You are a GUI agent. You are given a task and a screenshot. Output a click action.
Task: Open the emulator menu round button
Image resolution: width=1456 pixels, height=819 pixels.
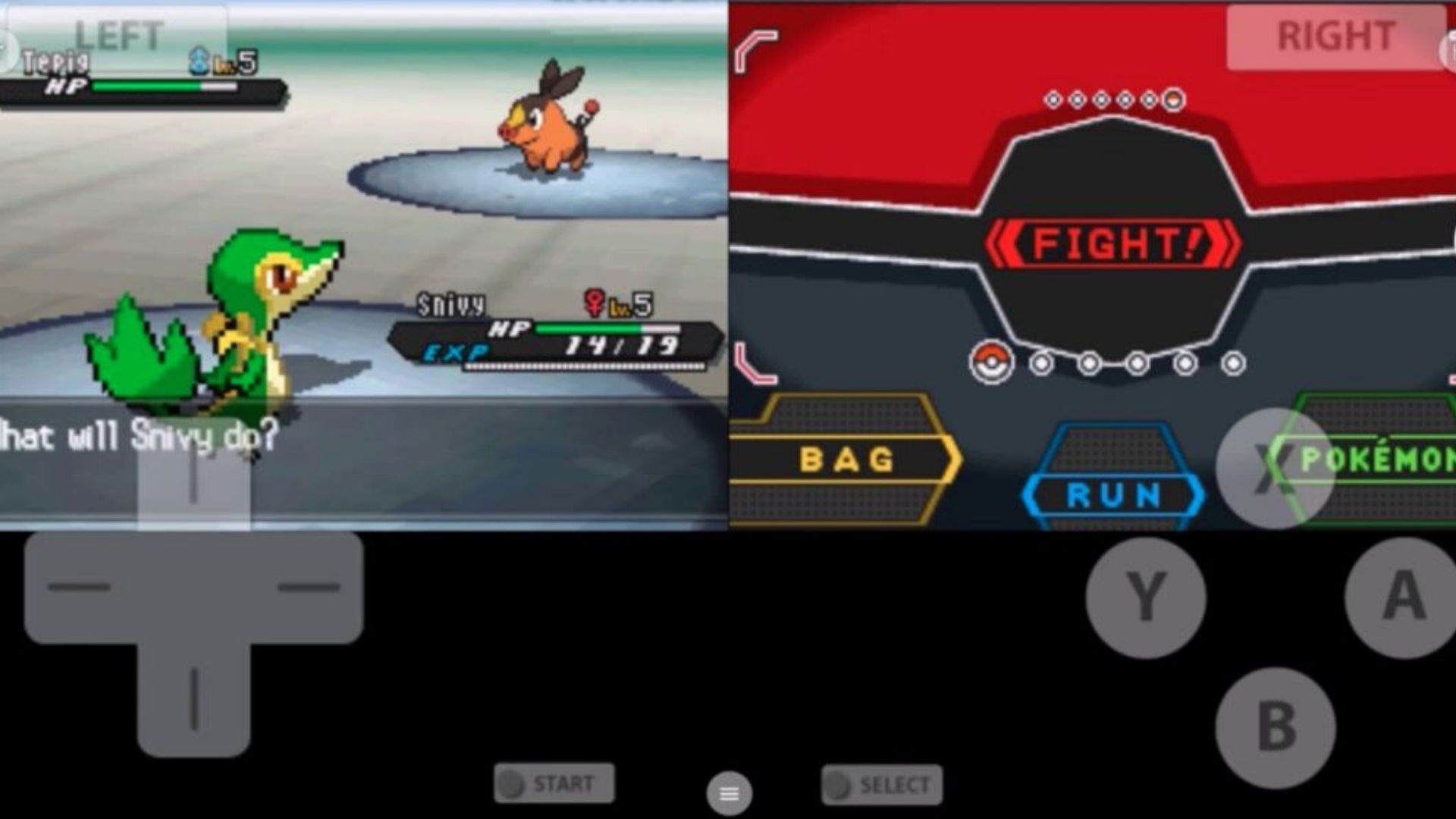(729, 793)
